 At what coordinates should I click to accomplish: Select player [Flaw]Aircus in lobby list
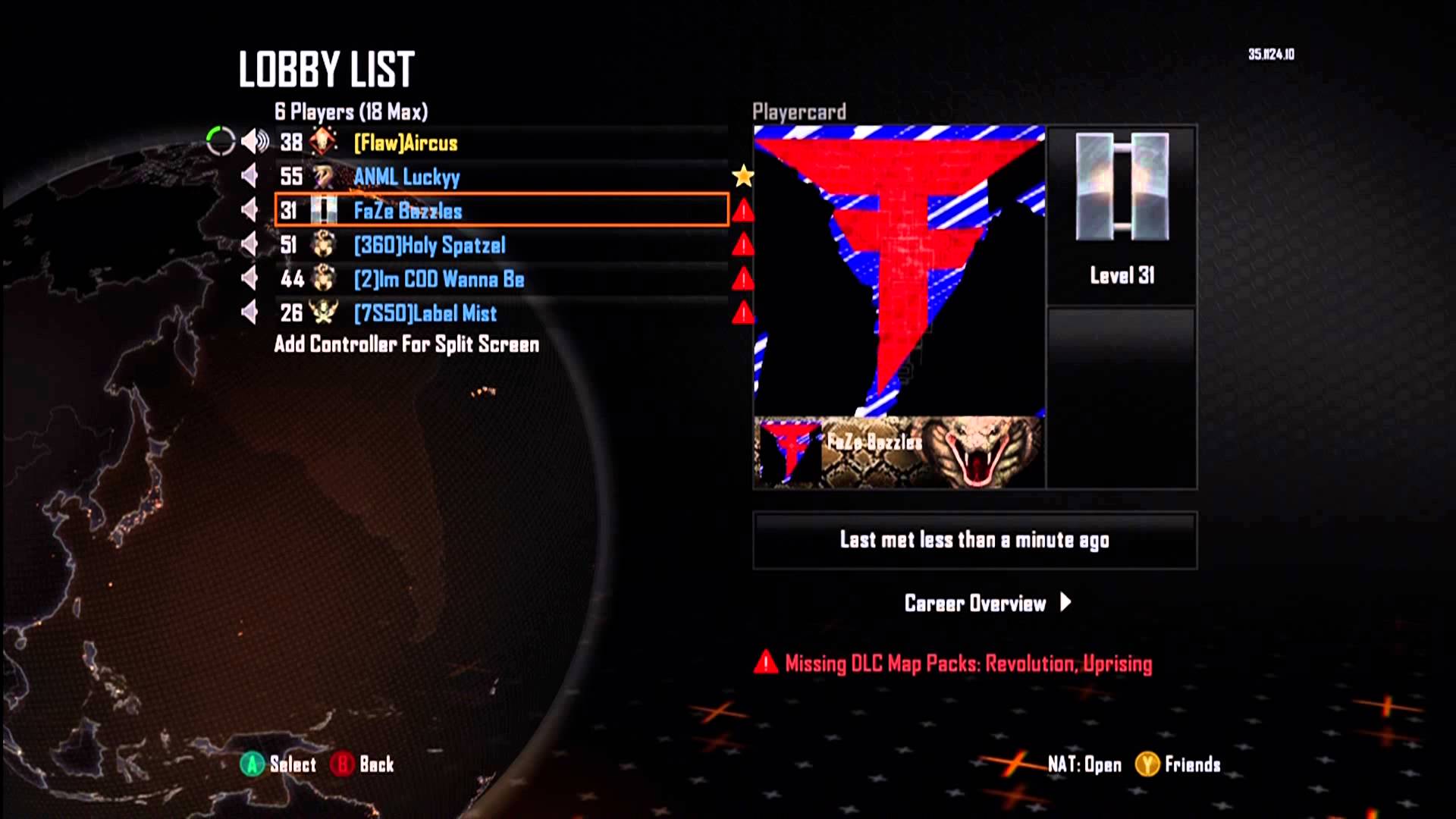click(406, 143)
